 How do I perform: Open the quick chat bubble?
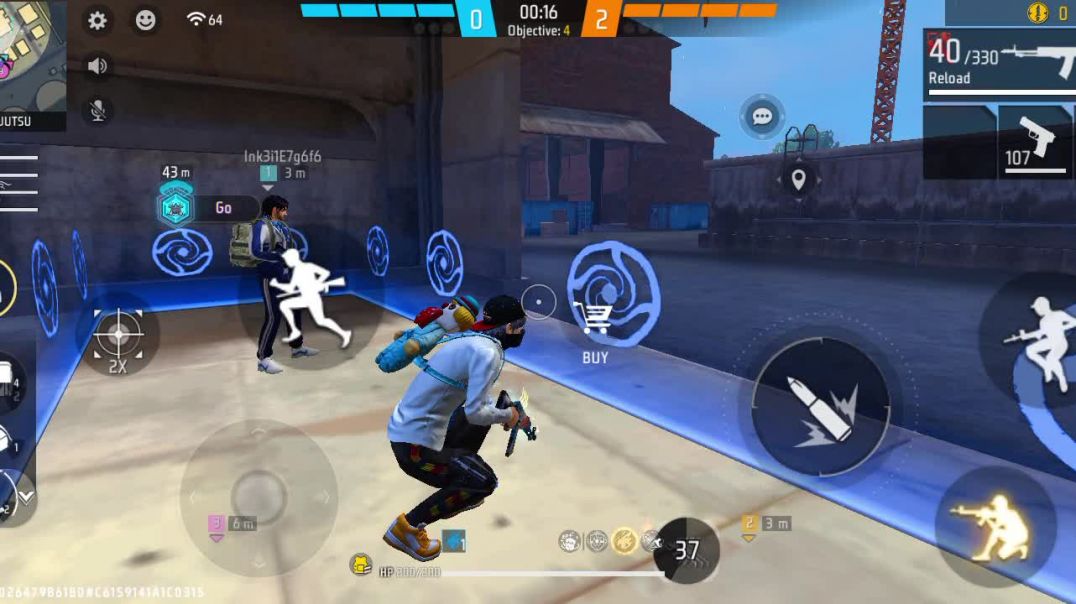[x=762, y=117]
